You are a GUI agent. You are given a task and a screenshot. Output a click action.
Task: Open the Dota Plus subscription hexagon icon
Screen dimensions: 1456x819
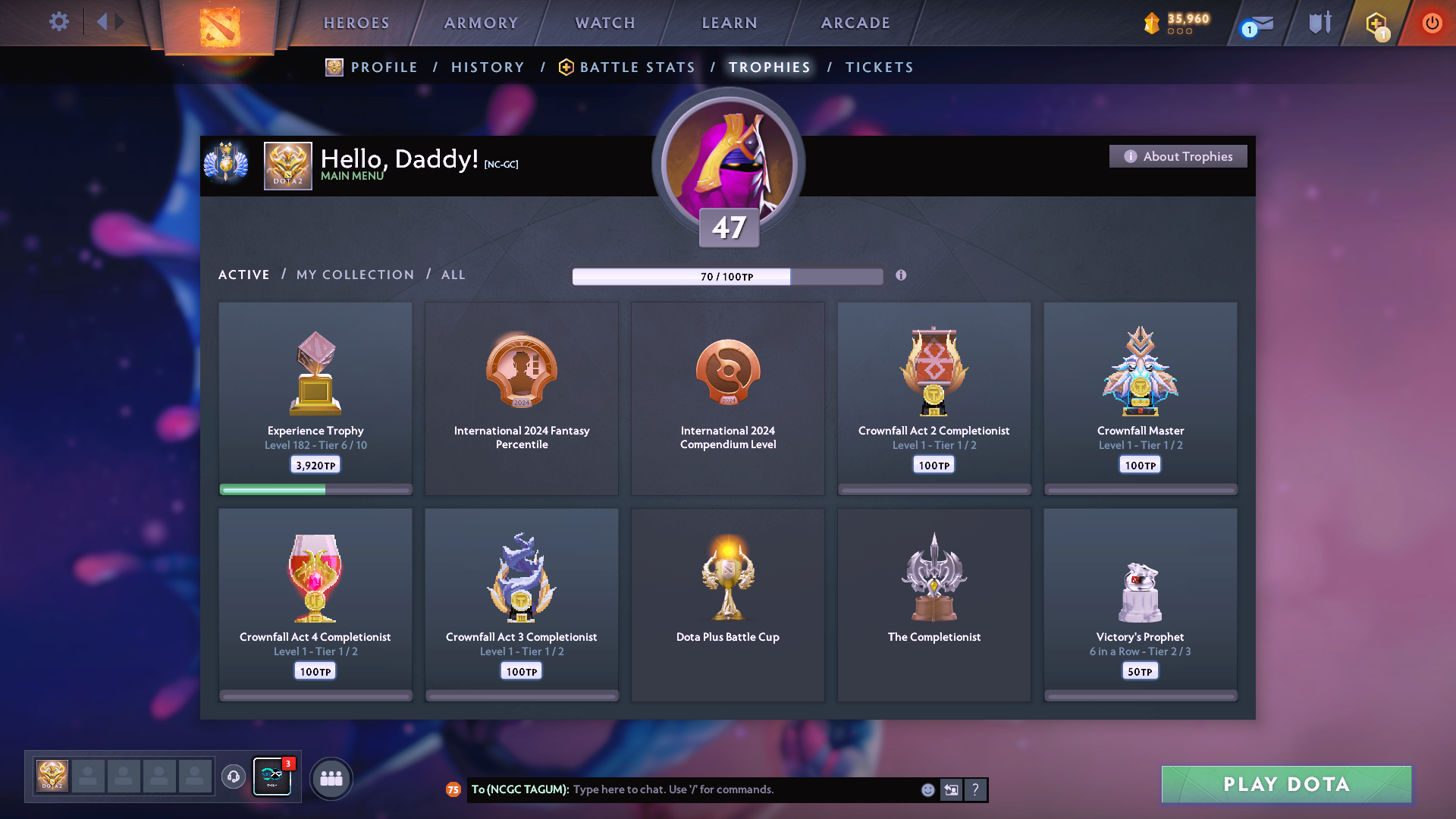pyautogui.click(x=1376, y=23)
